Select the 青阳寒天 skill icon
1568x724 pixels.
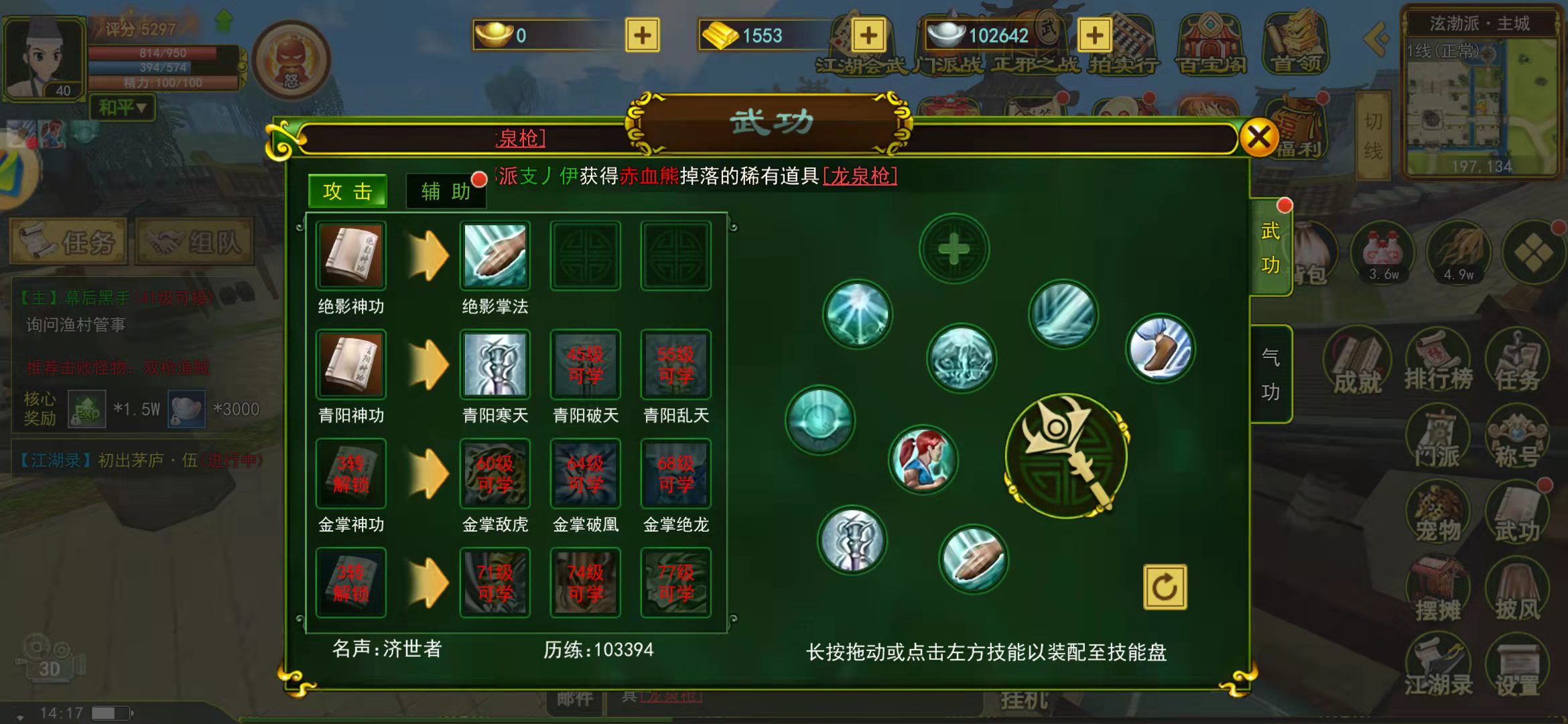pos(495,364)
